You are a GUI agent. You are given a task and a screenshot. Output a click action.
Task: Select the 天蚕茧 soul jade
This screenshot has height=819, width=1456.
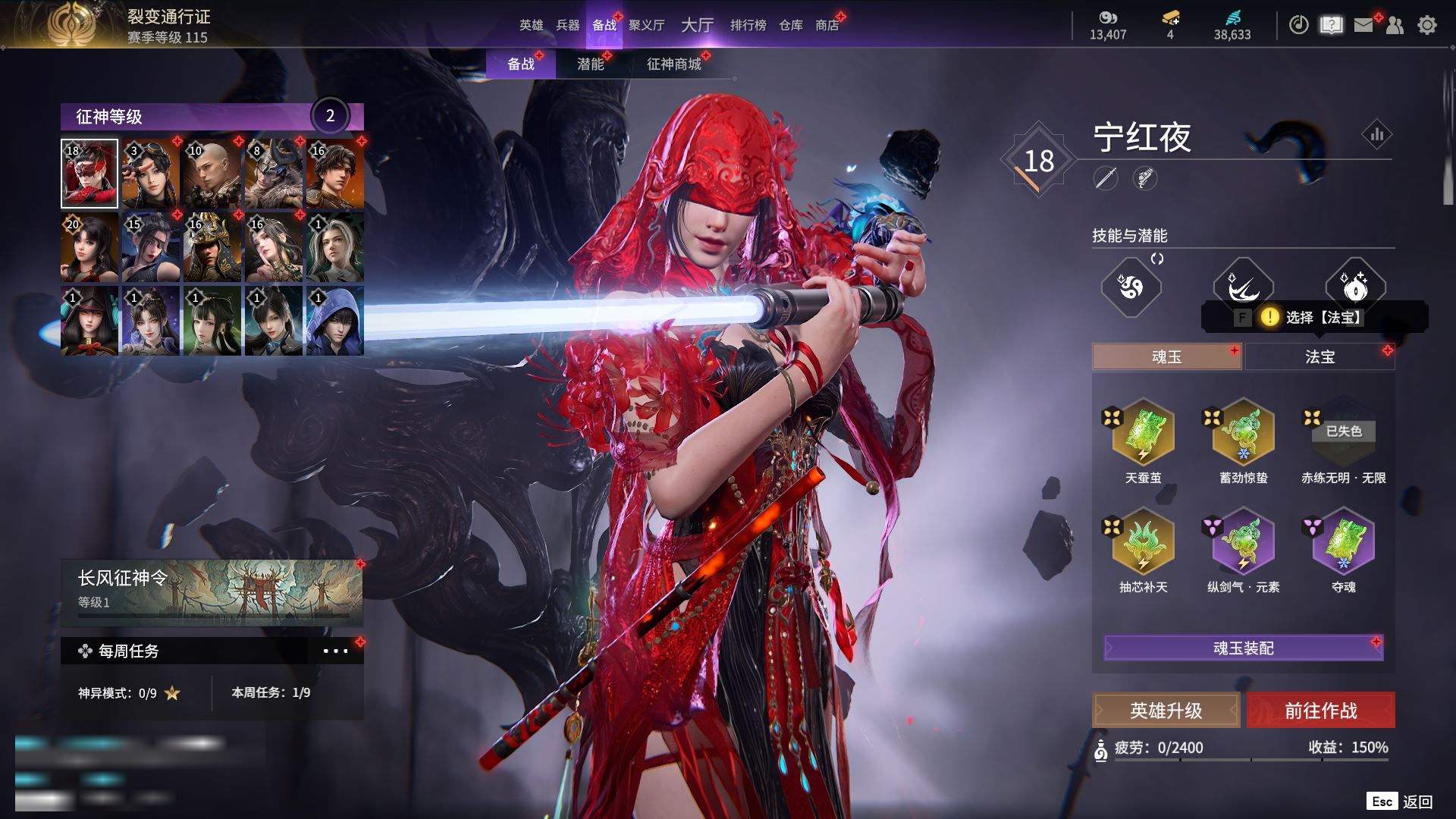tap(1143, 434)
